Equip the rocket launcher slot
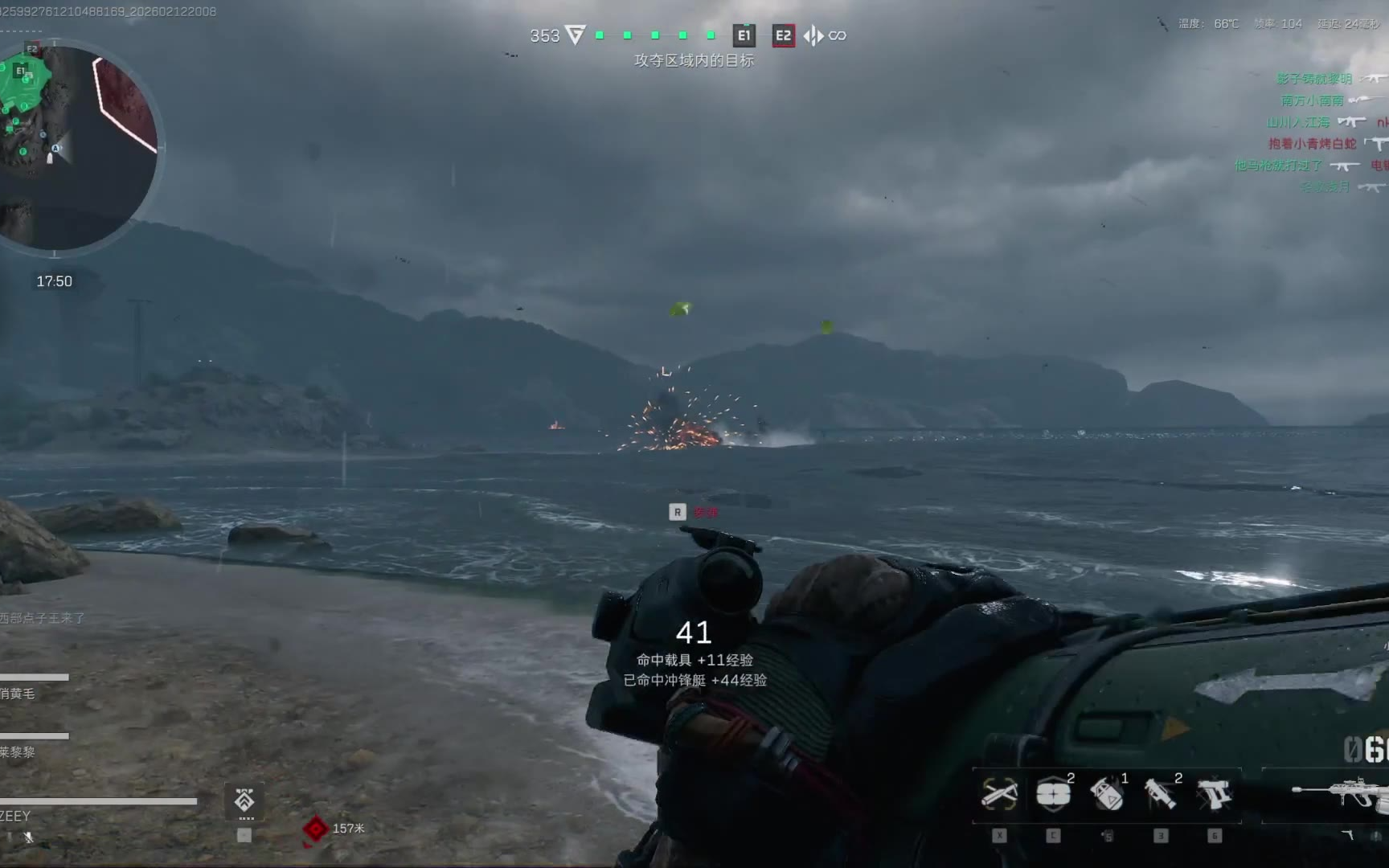Screen dimensions: 1389x868 point(1161,795)
